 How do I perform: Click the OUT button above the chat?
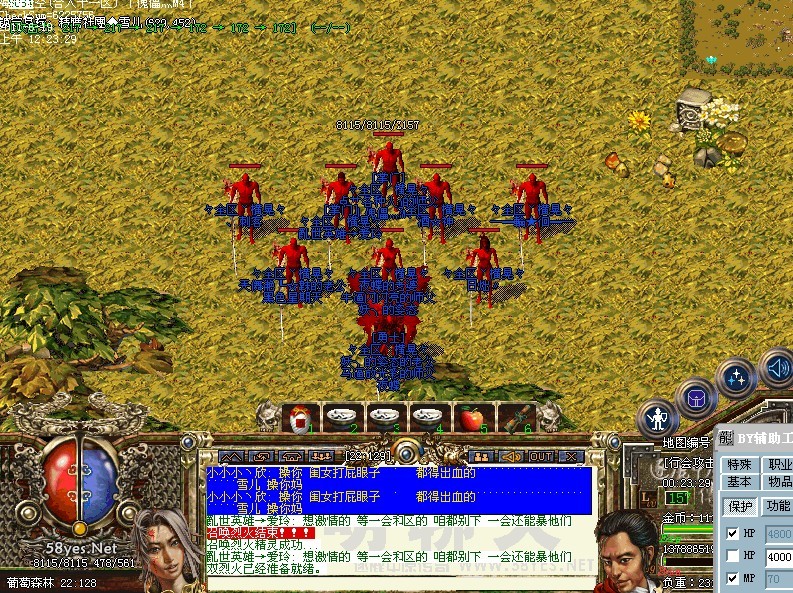(x=540, y=456)
